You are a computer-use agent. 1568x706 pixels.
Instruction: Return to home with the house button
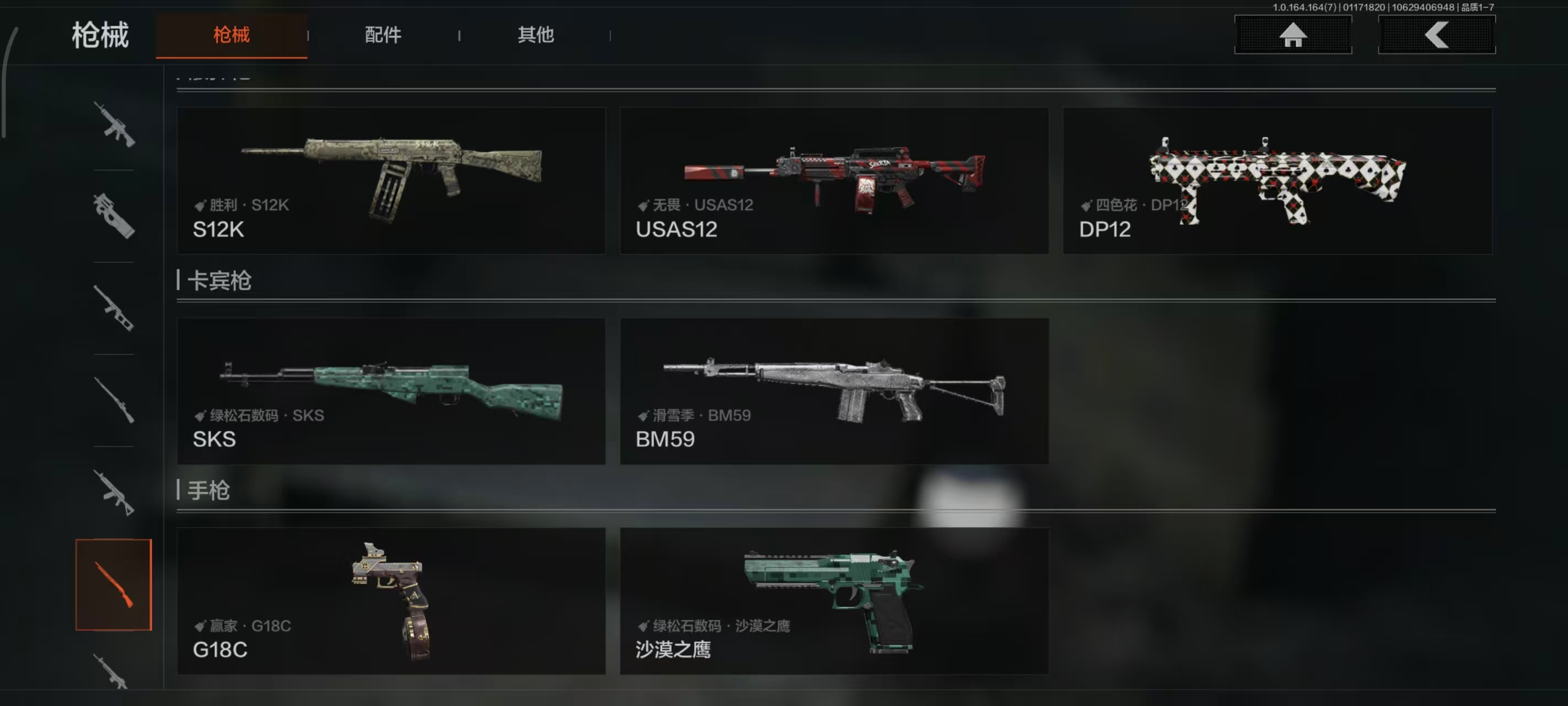click(1292, 35)
